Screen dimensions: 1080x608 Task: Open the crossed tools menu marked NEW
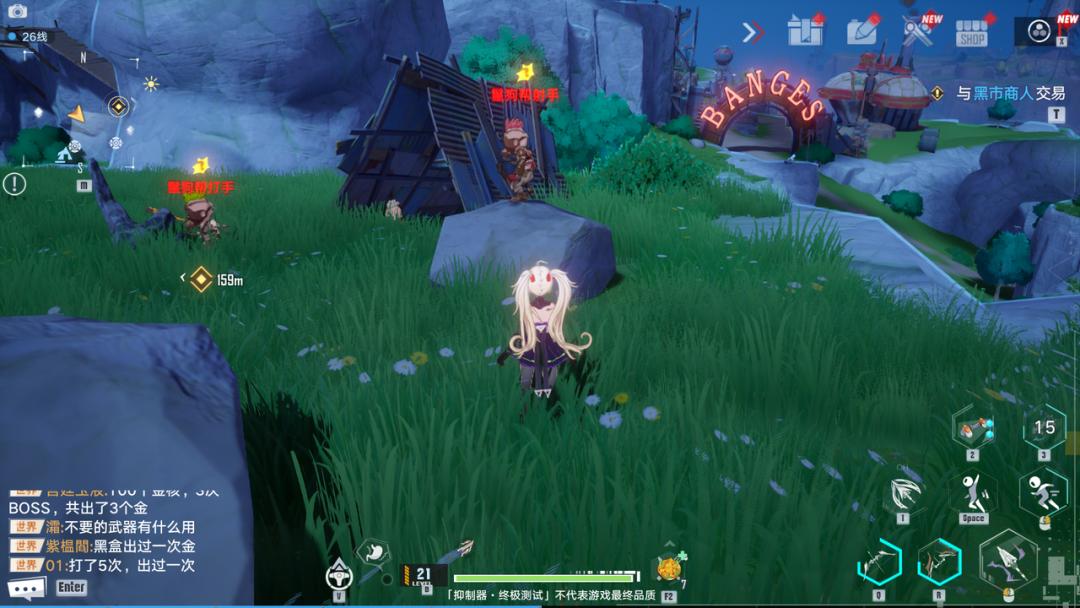[x=917, y=32]
